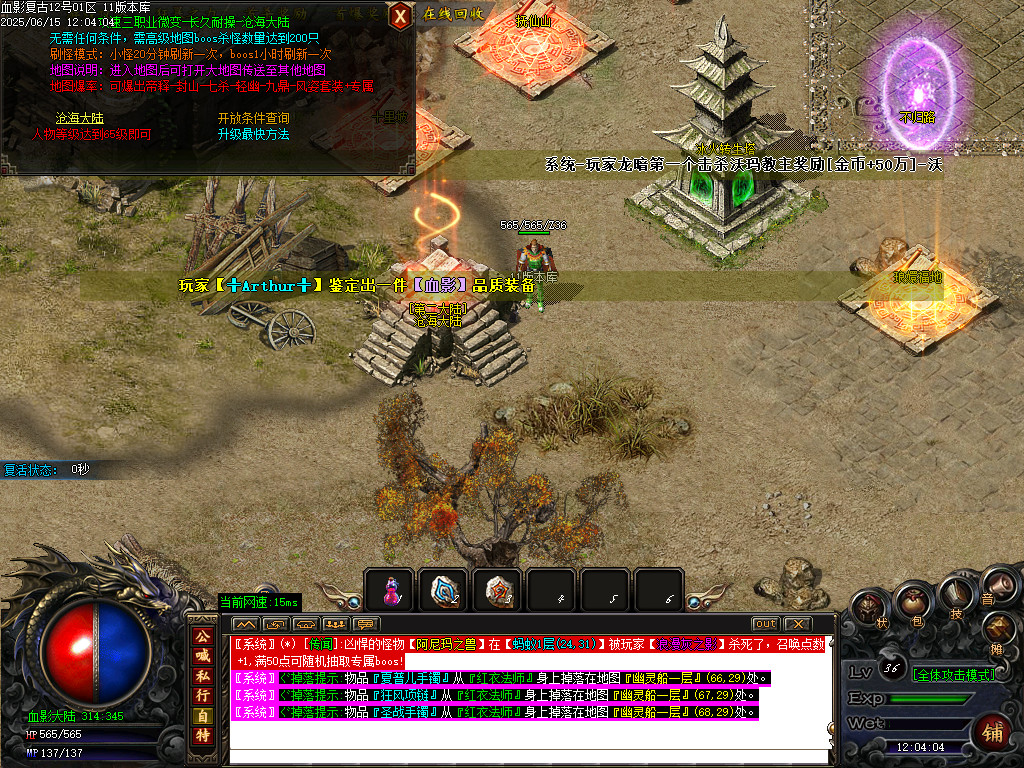Close the 沧海大陆 info dialog
The image size is (1024, 768).
(400, 15)
